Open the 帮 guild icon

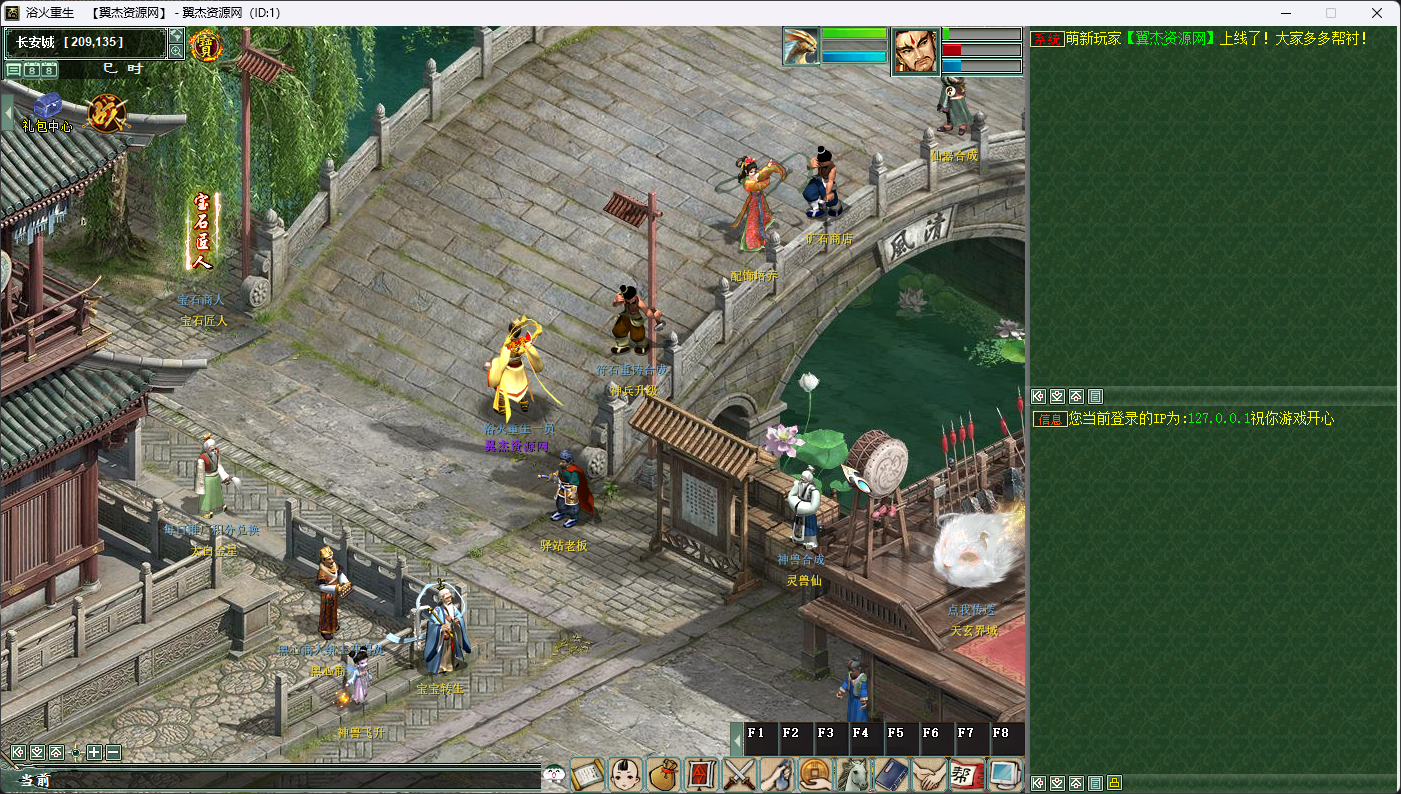point(966,775)
